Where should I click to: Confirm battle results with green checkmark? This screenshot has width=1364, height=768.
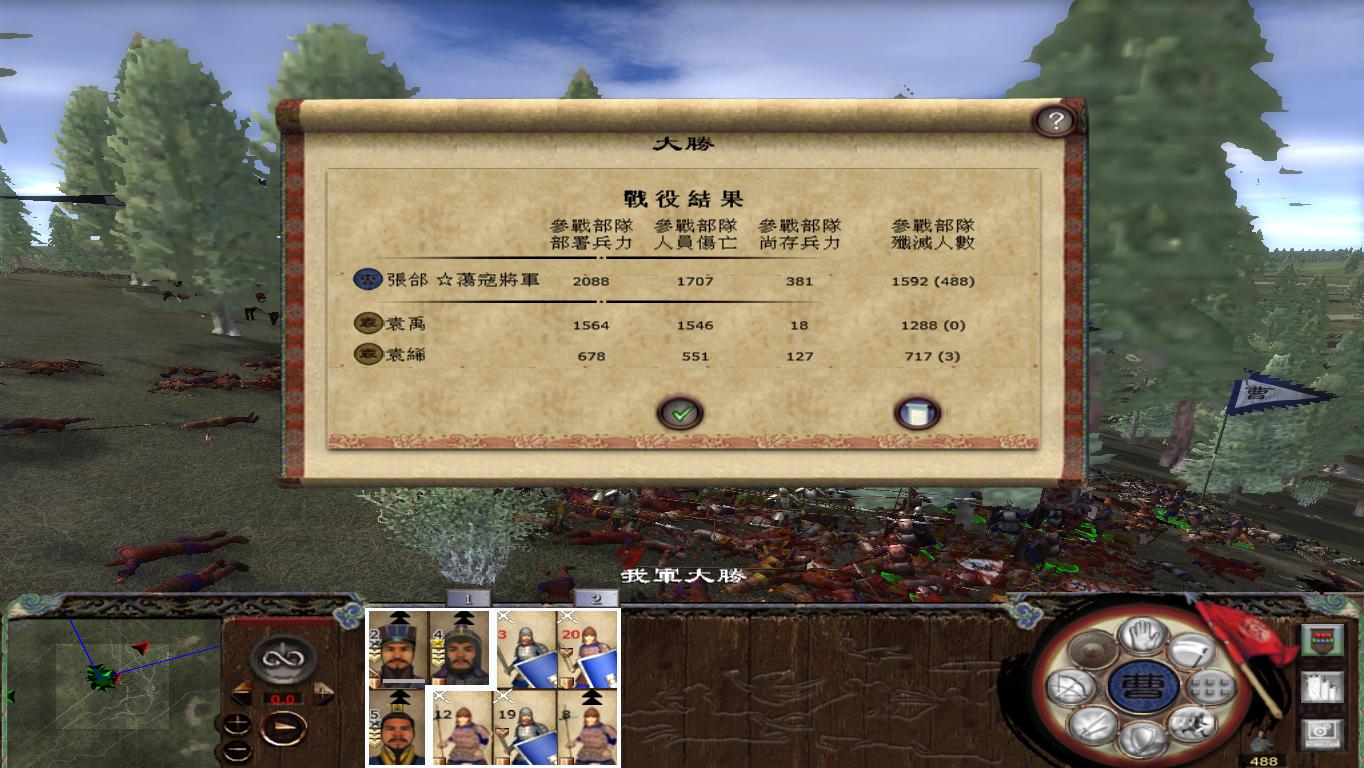[681, 413]
